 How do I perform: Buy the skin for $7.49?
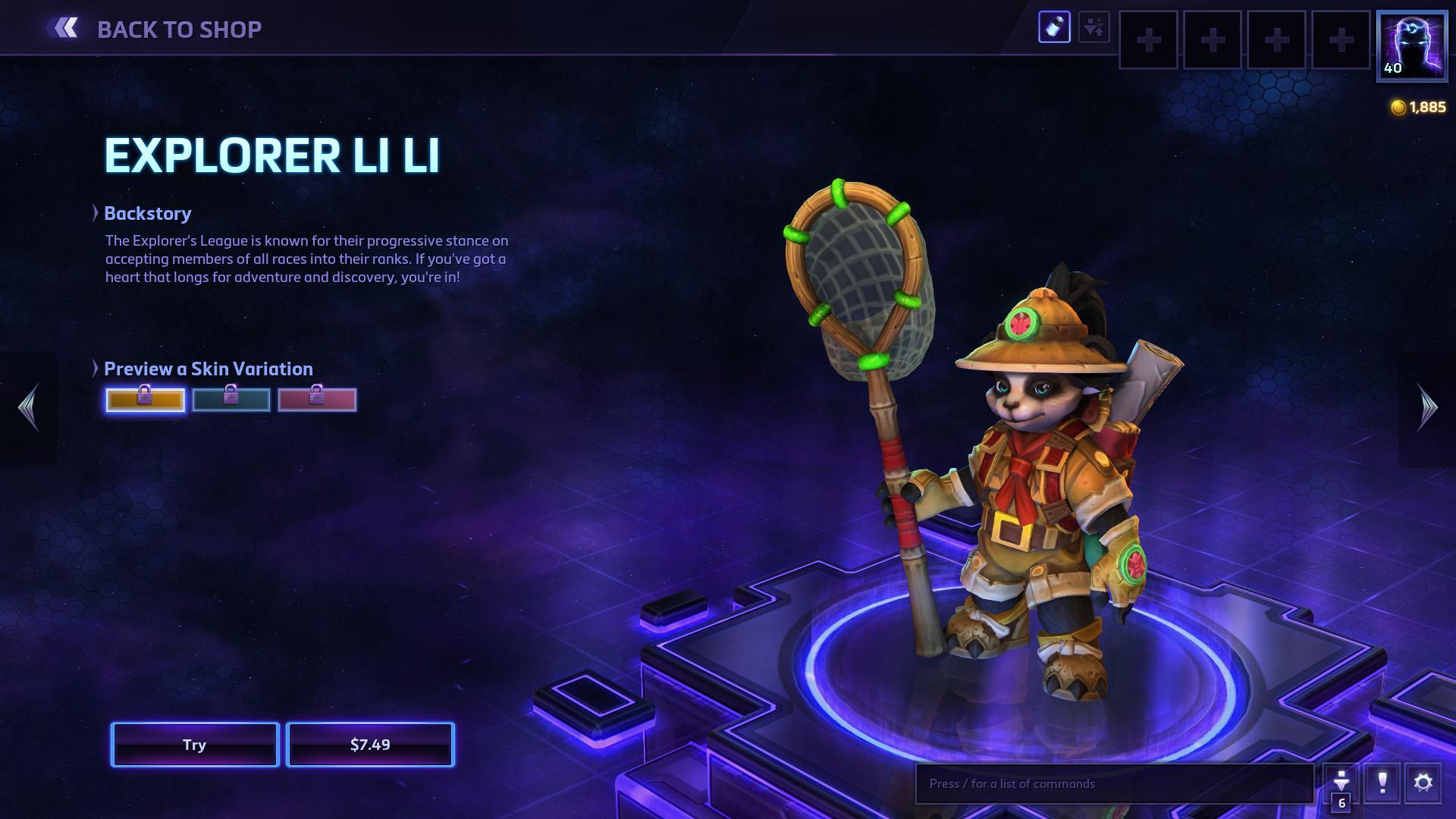tap(370, 745)
